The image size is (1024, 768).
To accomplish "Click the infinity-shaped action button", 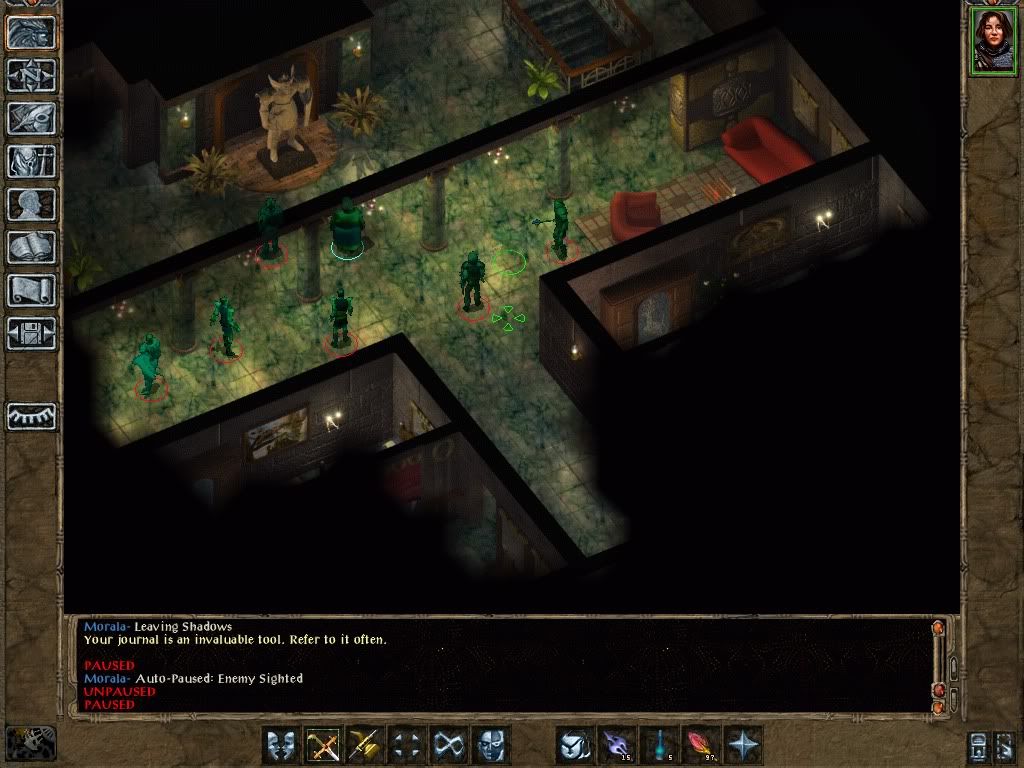I will tap(449, 745).
